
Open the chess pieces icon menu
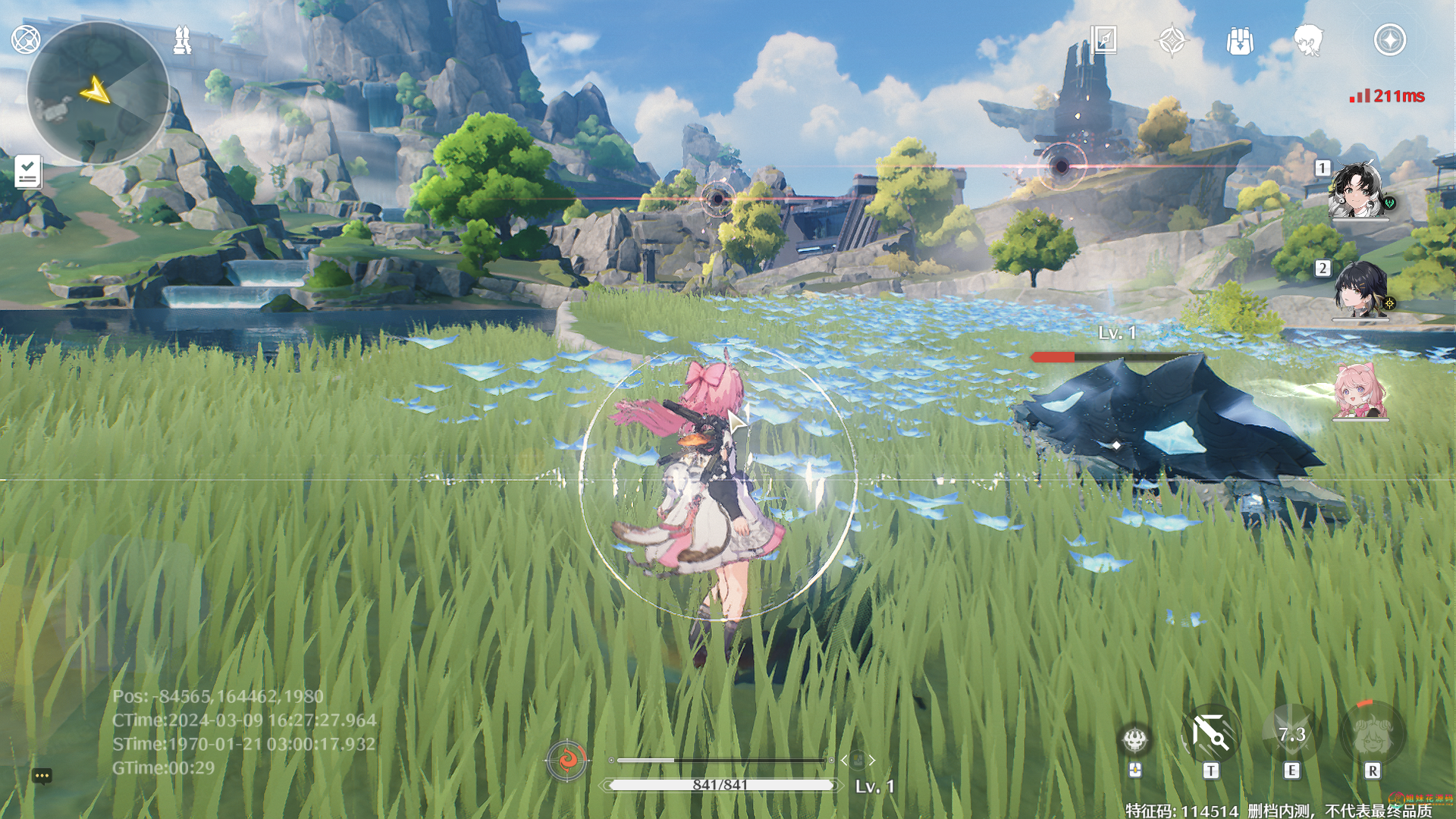pyautogui.click(x=182, y=39)
